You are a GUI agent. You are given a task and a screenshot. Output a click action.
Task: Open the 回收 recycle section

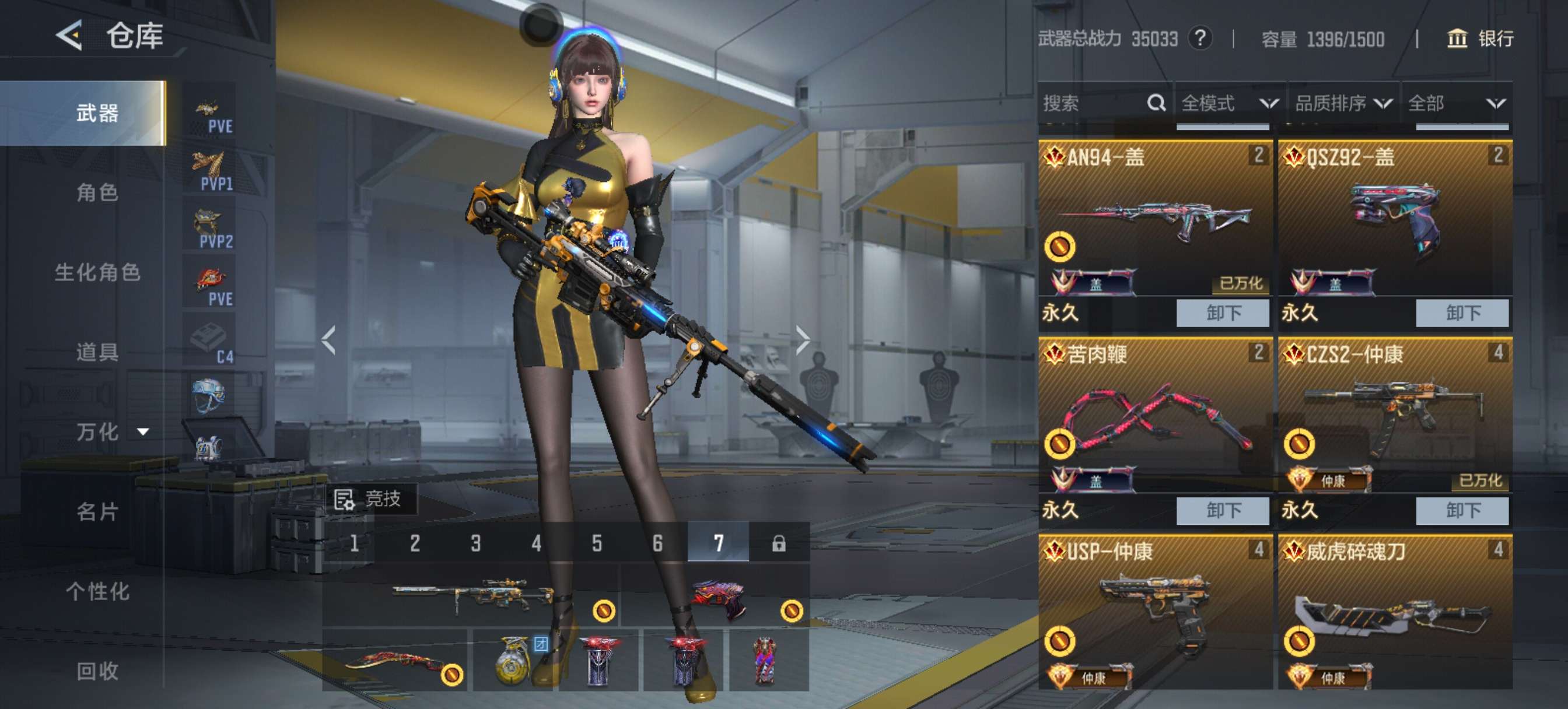[x=97, y=671]
